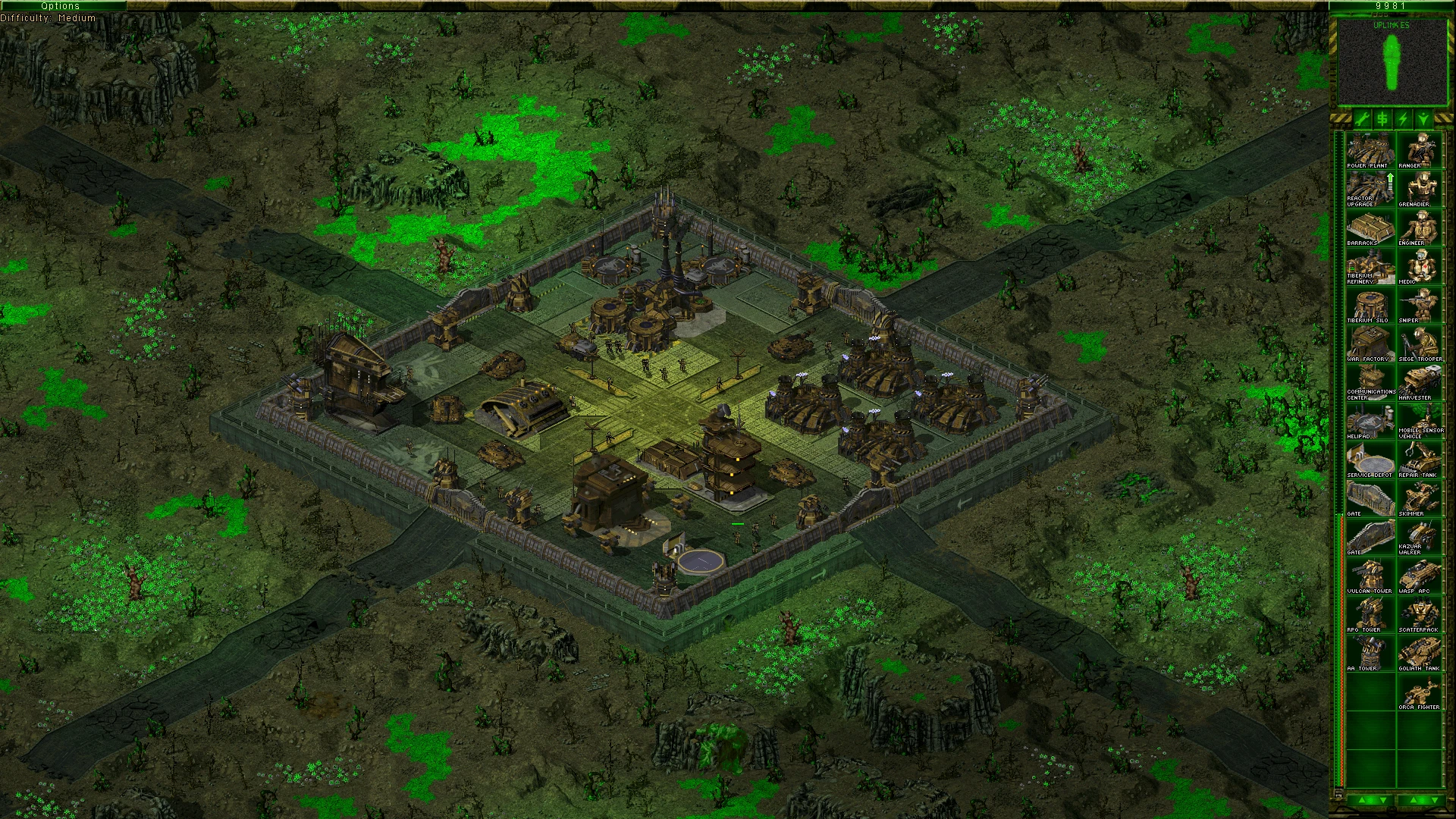Select the Vulcan Tower defense icon
The height and width of the screenshot is (819, 1456).
coord(1370,576)
